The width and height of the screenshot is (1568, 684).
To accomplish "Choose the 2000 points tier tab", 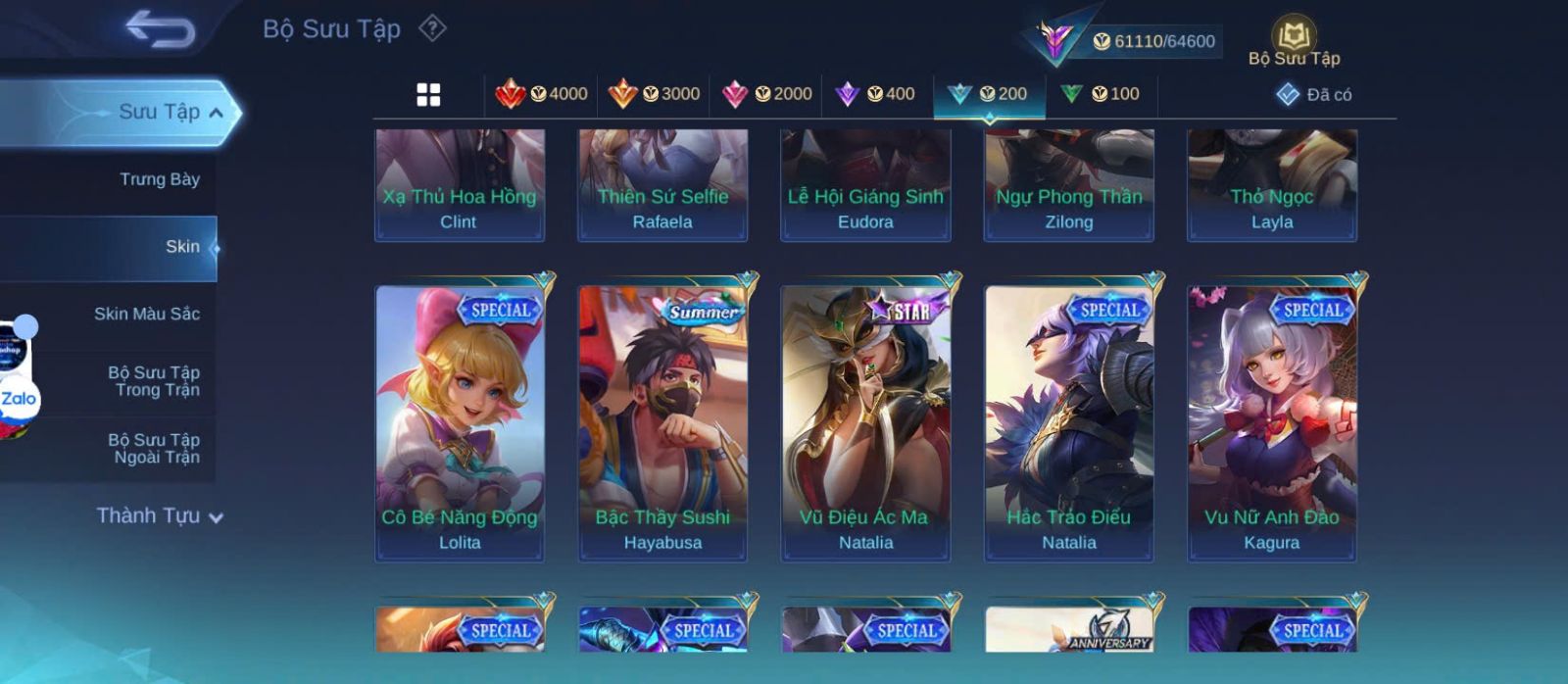I will pyautogui.click(x=766, y=94).
